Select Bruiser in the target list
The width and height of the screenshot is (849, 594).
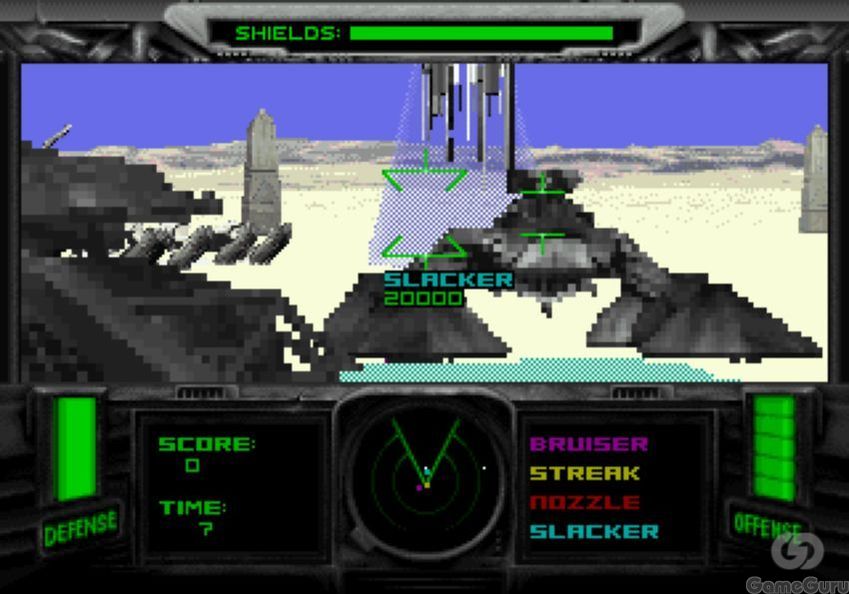pyautogui.click(x=589, y=444)
